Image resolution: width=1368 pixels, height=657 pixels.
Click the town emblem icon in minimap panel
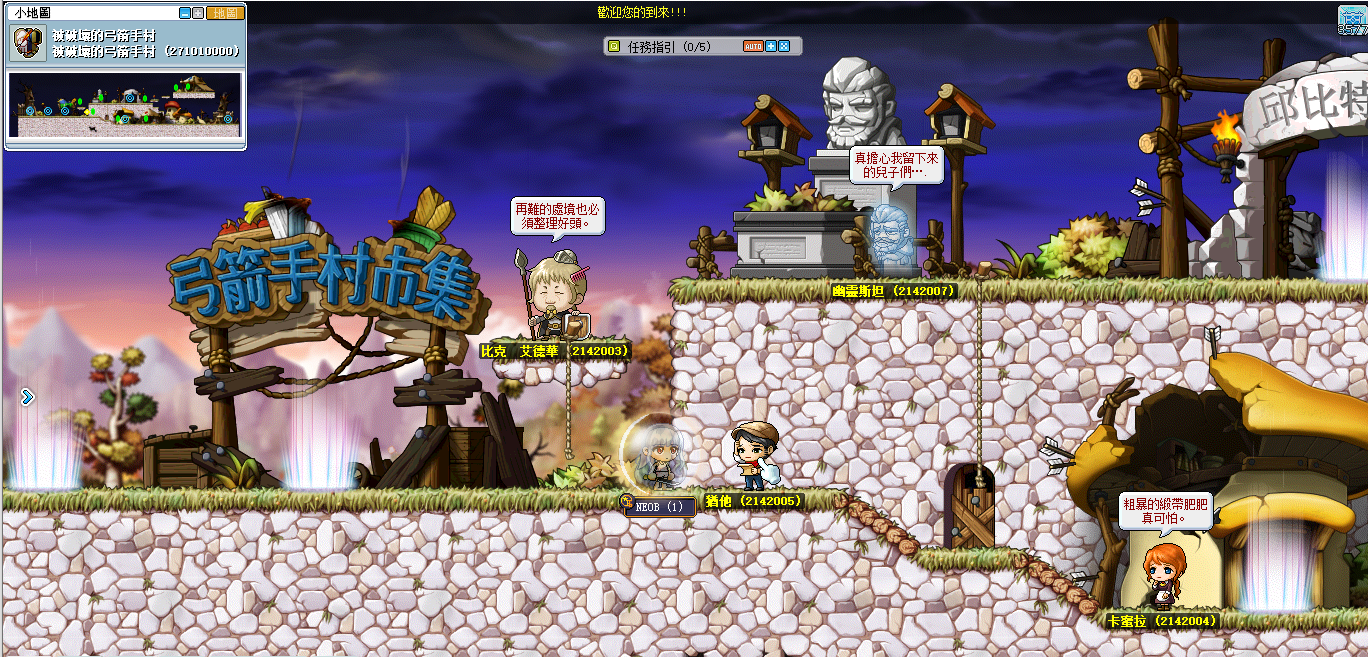[x=28, y=43]
